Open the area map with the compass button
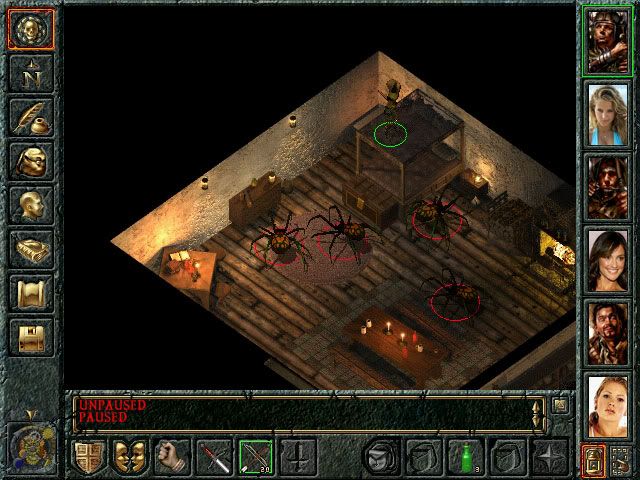The image size is (640, 480). 32,73
